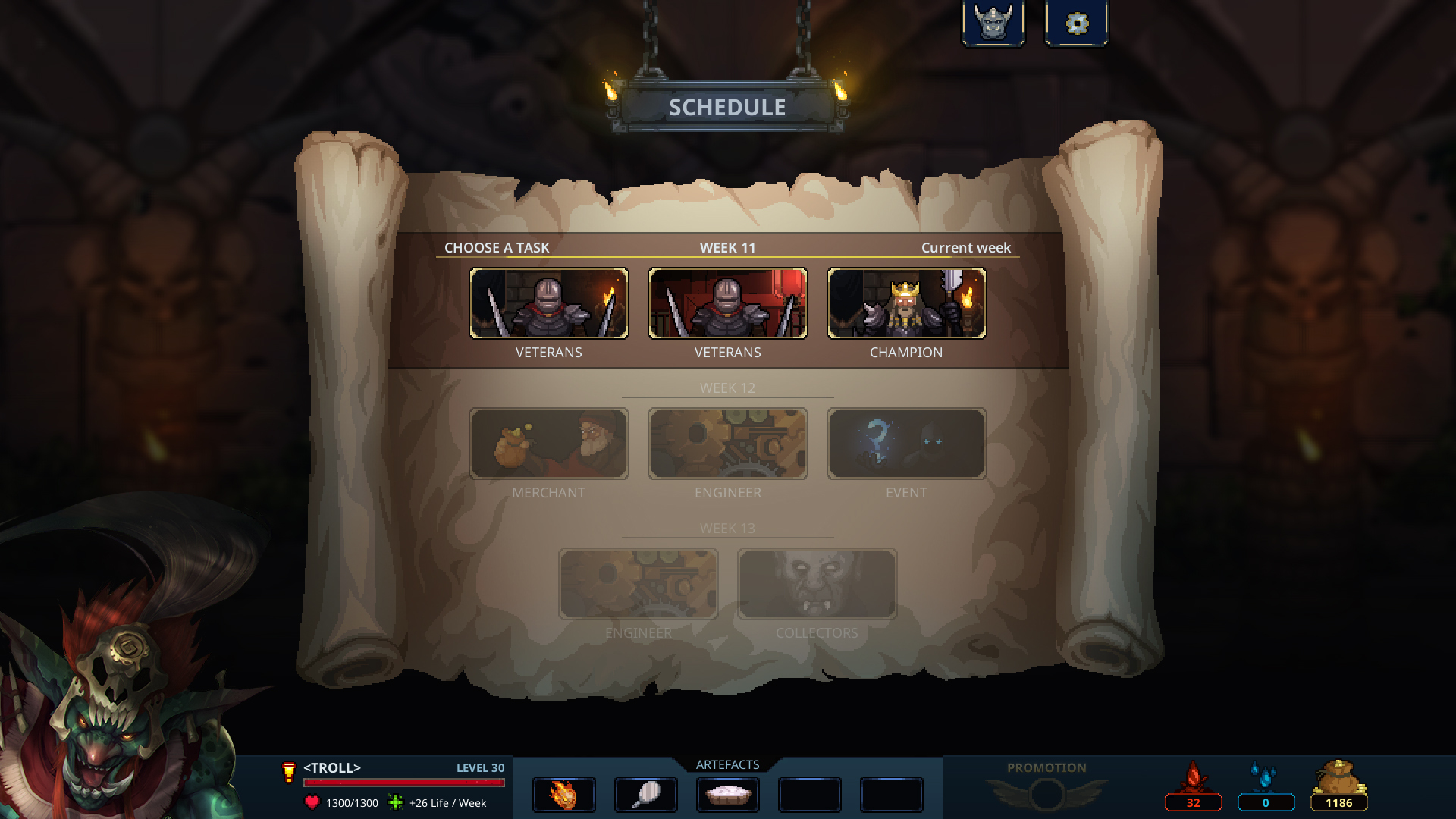1456x819 pixels.
Task: Select the first VETERANS task for Week 11
Action: [549, 303]
